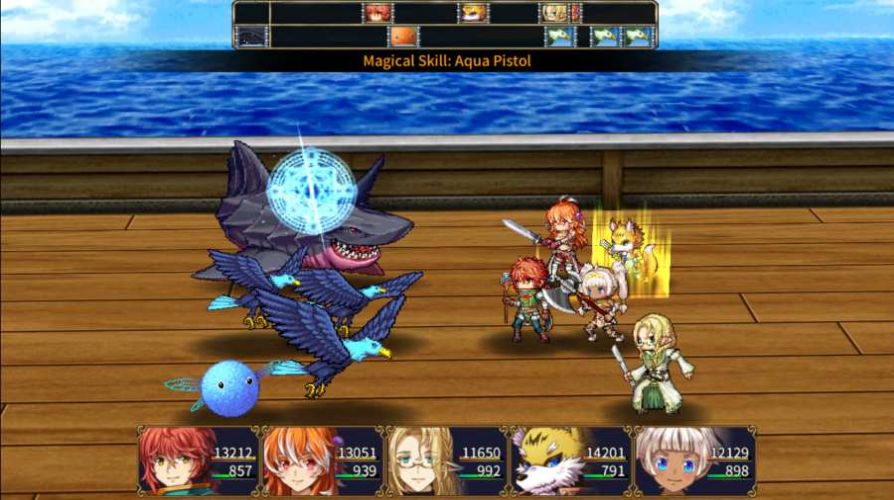Choose the blonde glasses-wearing party member panel

tap(446, 461)
